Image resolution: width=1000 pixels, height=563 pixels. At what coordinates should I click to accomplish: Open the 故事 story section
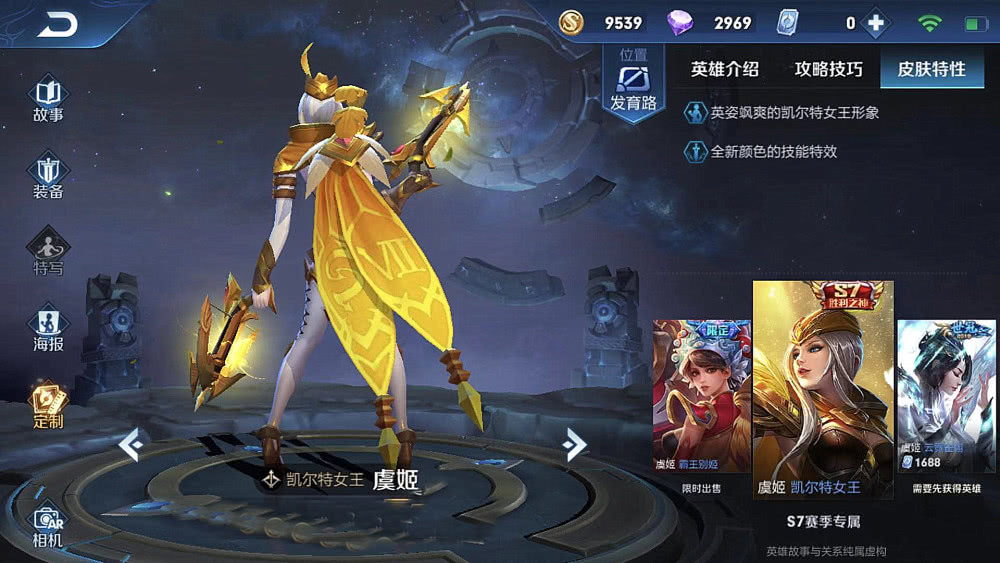click(x=48, y=98)
